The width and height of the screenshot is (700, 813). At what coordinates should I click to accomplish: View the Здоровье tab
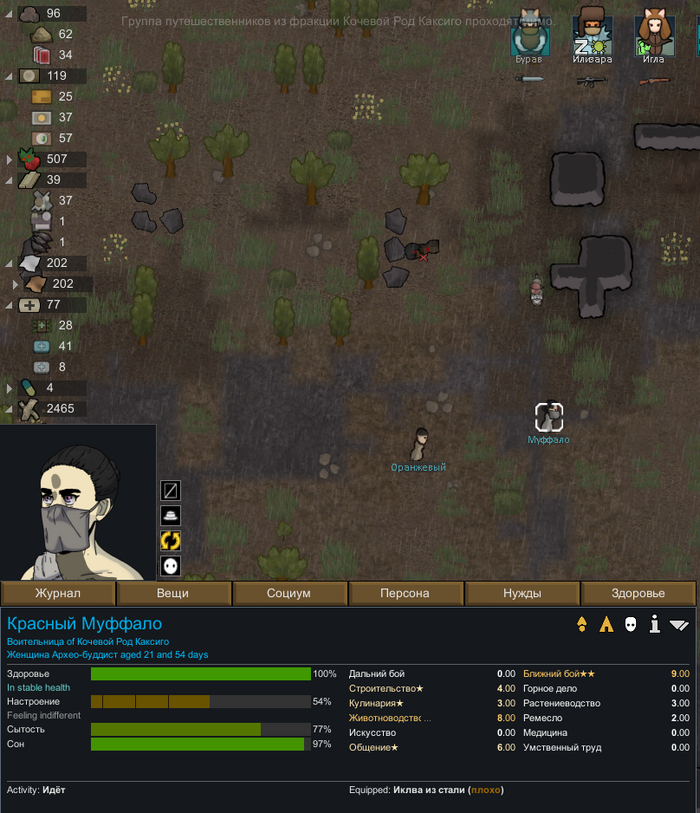638,593
